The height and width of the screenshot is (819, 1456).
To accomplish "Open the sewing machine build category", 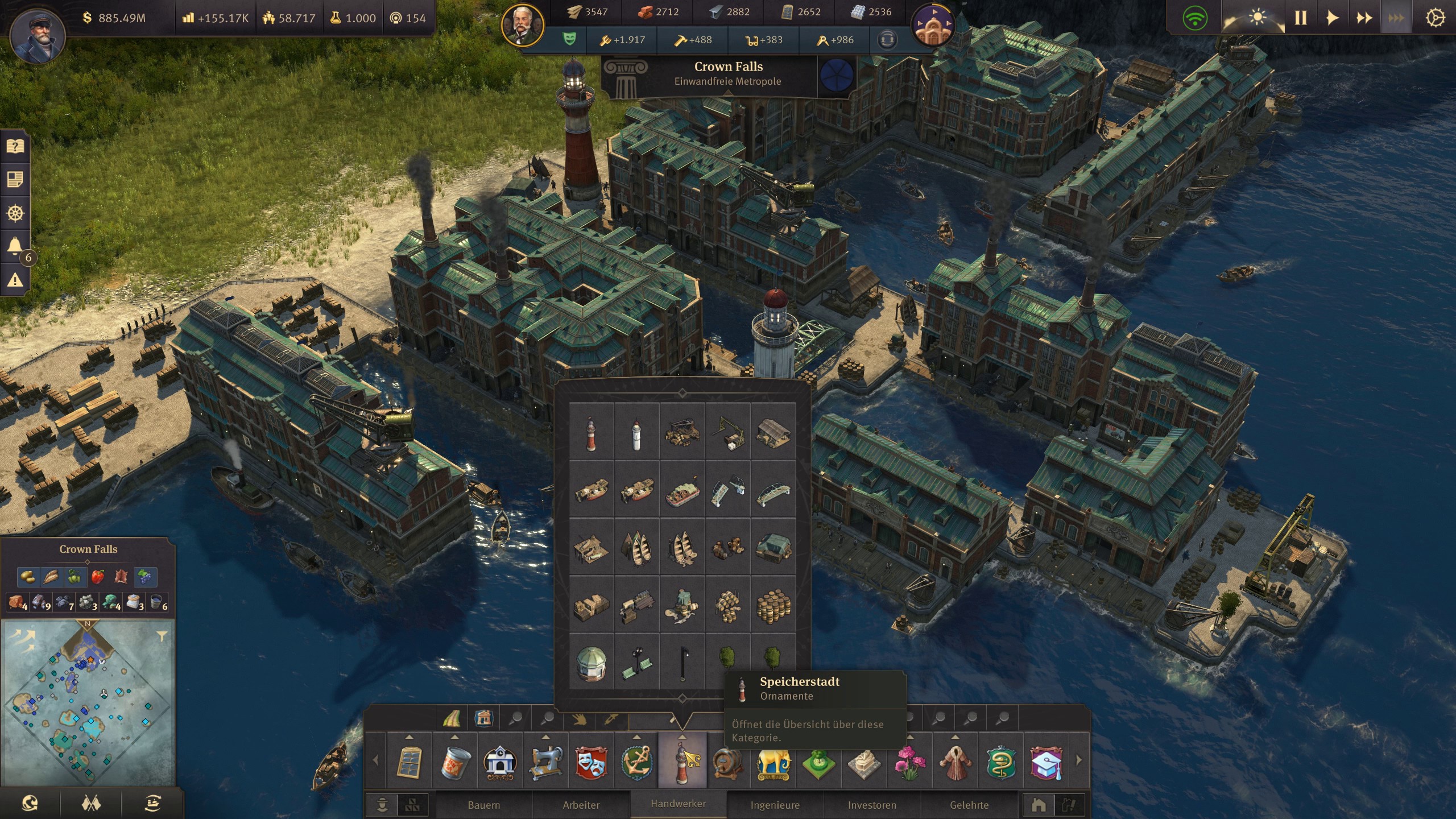I will pos(546,761).
